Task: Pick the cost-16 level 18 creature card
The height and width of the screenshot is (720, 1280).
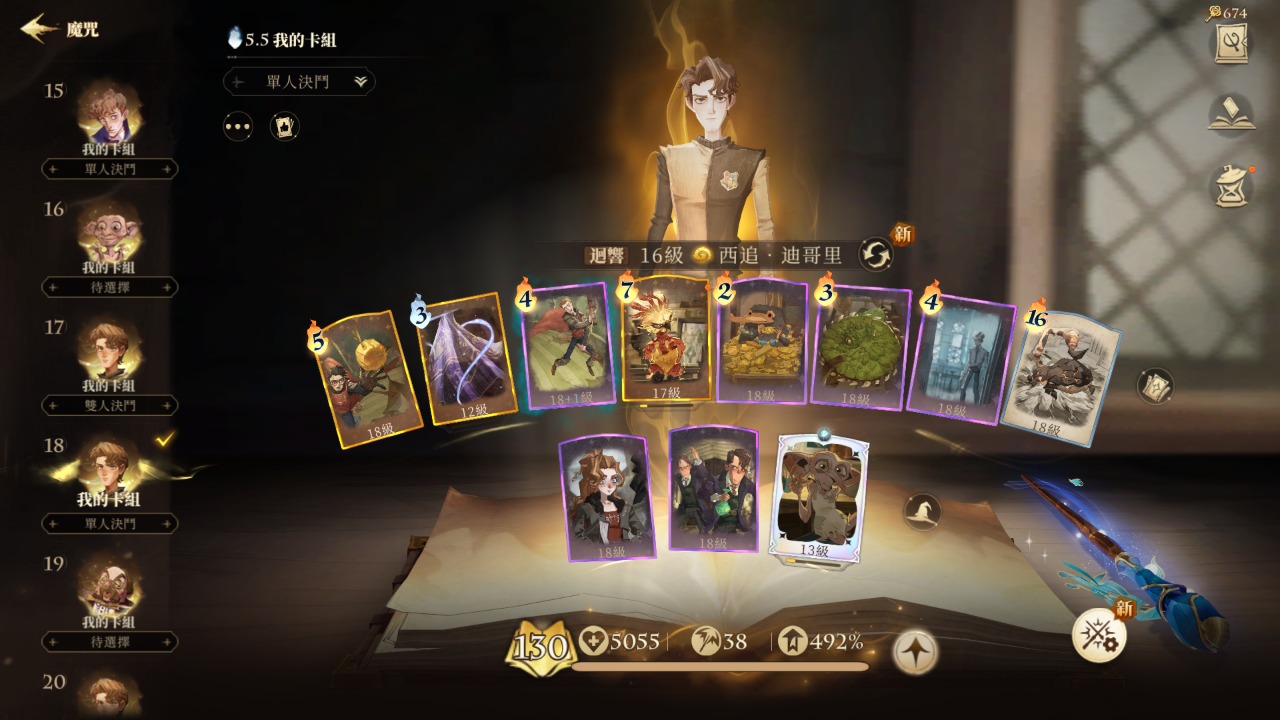Action: (x=1062, y=377)
